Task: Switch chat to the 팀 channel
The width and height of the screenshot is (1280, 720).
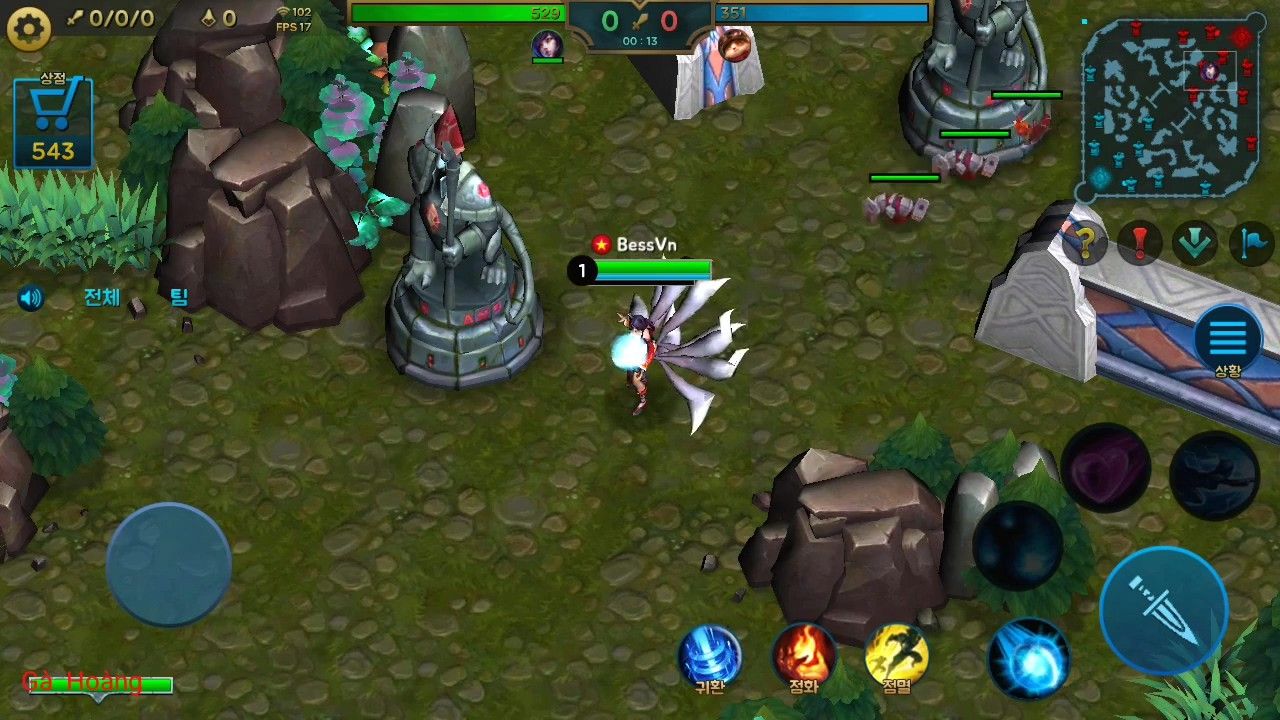Action: [x=179, y=297]
